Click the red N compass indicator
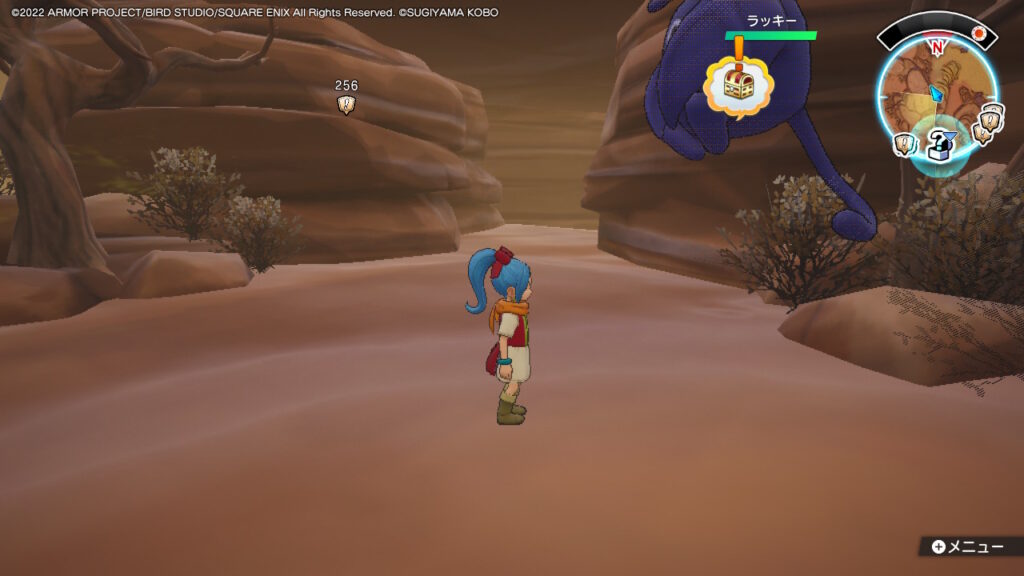The width and height of the screenshot is (1024, 576). tap(937, 47)
